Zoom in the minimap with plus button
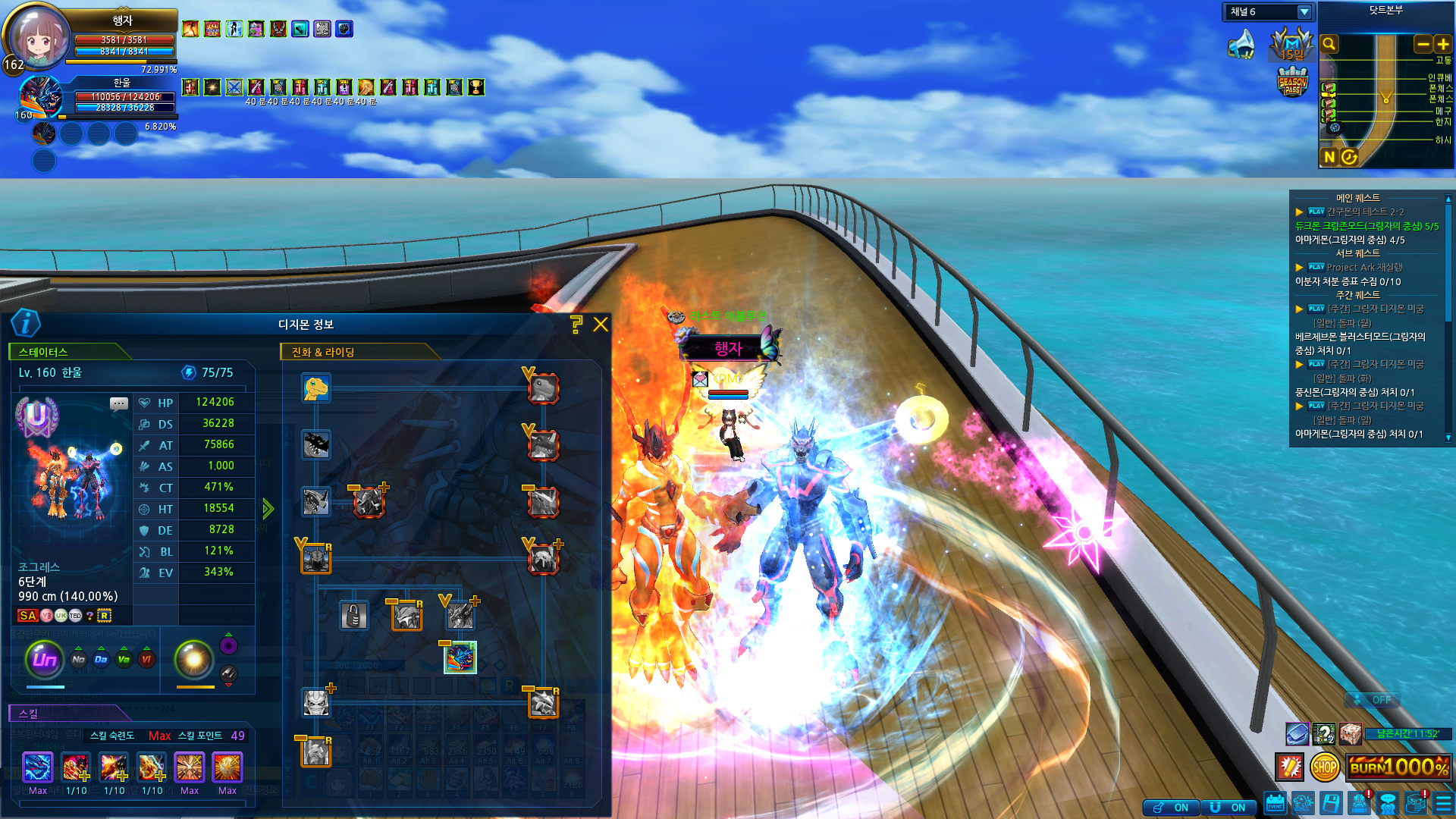This screenshot has width=1456, height=819. [x=1443, y=45]
